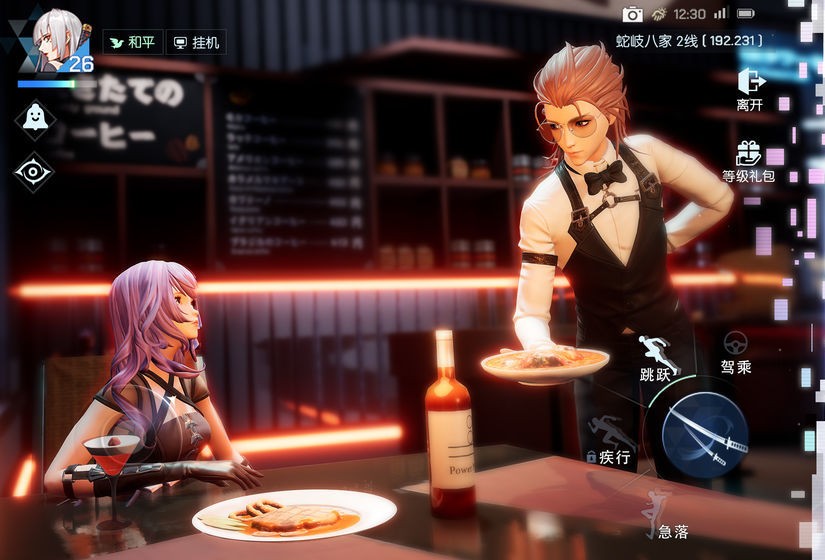Open the 蛇岐八家 2线 channel selector
825x560 pixels.
click(689, 41)
